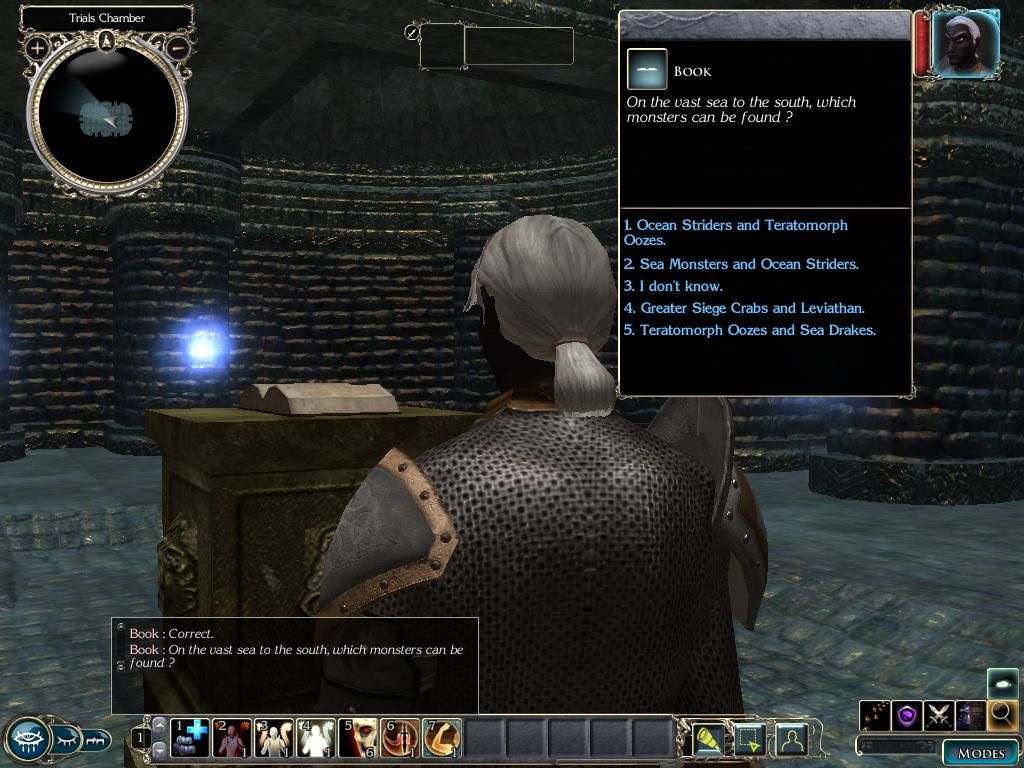Answer "Teratomorph Oozes and Sea Drakes"
This screenshot has height=768, width=1024.
pos(757,330)
